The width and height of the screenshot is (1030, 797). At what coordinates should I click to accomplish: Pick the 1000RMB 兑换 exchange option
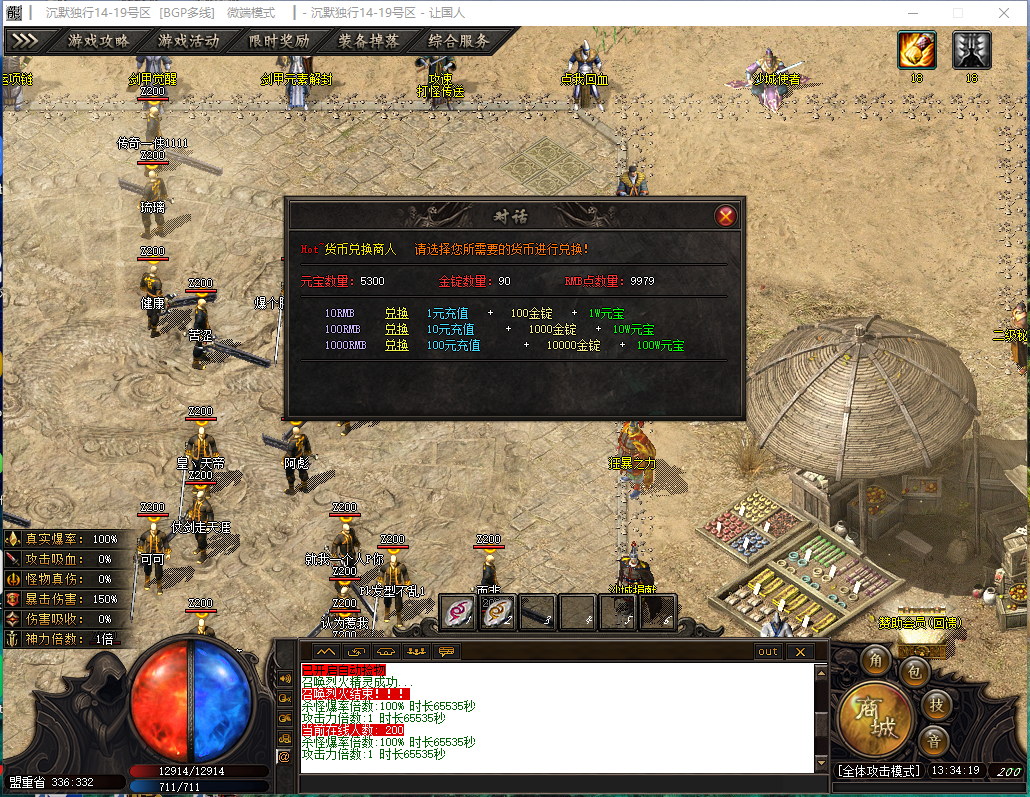(397, 345)
